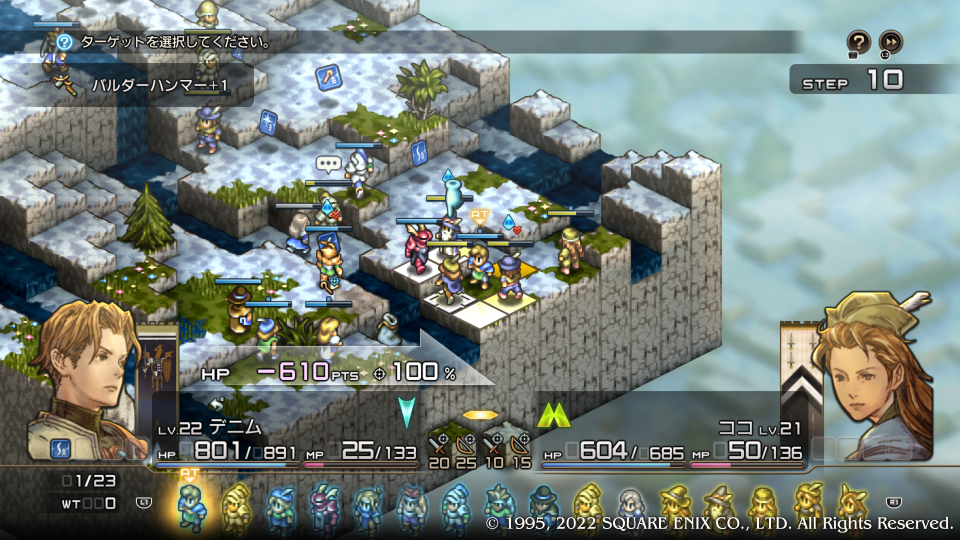Activate the fast-forward button

[890, 42]
